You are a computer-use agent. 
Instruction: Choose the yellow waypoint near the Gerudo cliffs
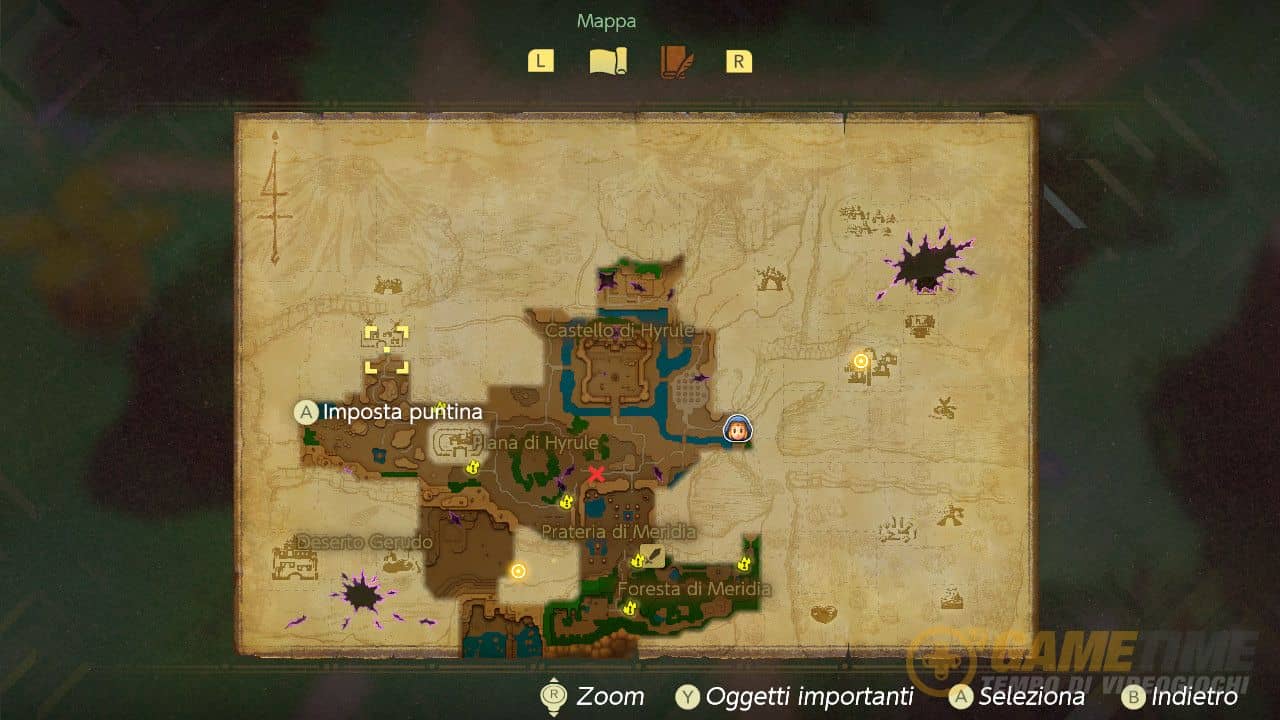coord(518,571)
